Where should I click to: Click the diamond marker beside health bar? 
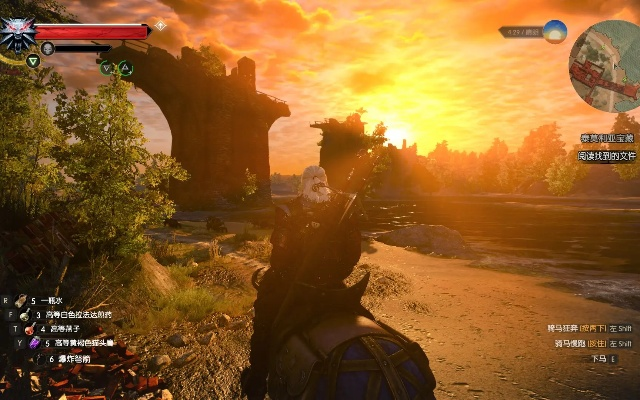click(x=160, y=25)
